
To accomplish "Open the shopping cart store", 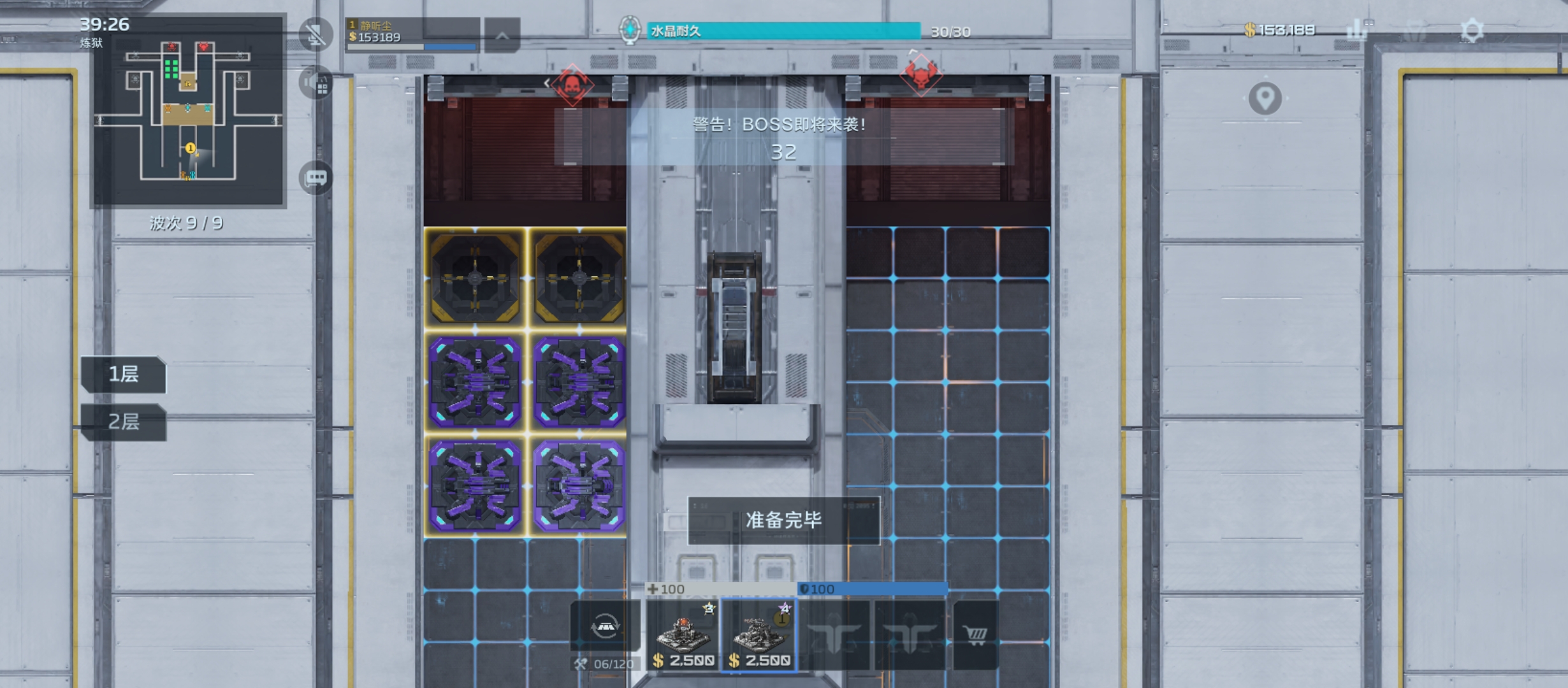I will pyautogui.click(x=975, y=635).
